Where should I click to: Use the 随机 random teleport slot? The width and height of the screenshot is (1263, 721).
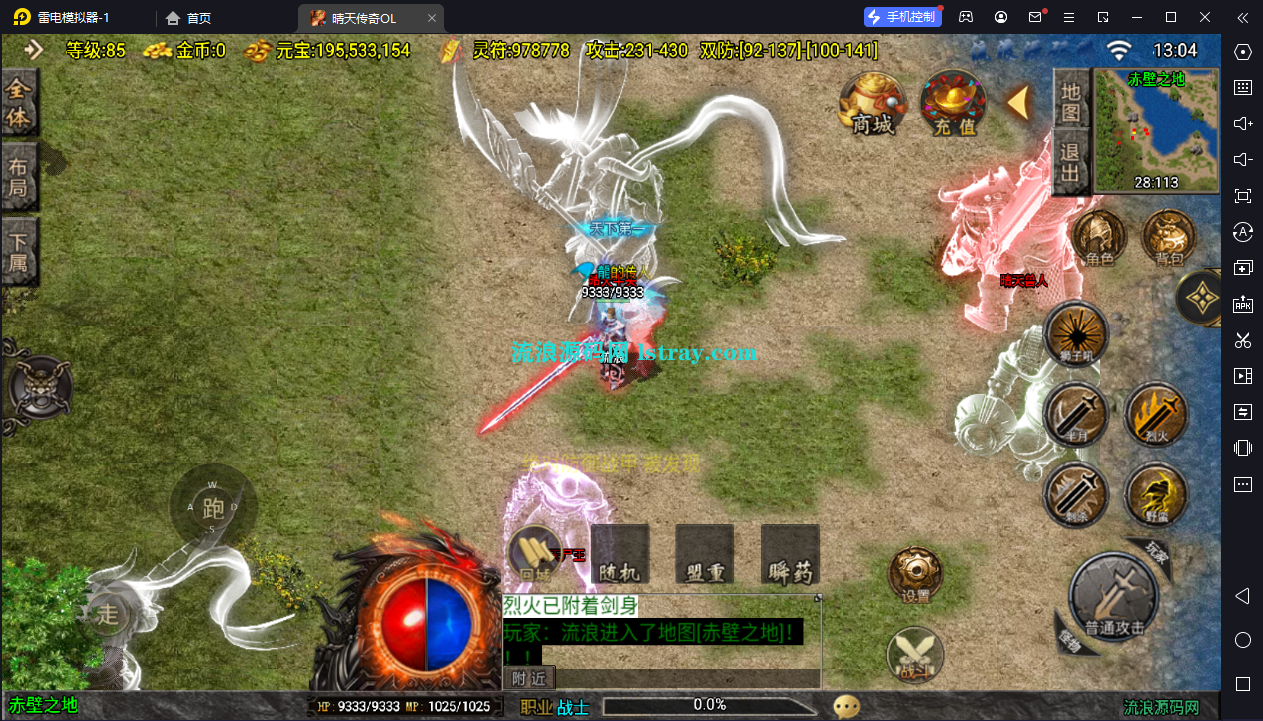tap(620, 553)
